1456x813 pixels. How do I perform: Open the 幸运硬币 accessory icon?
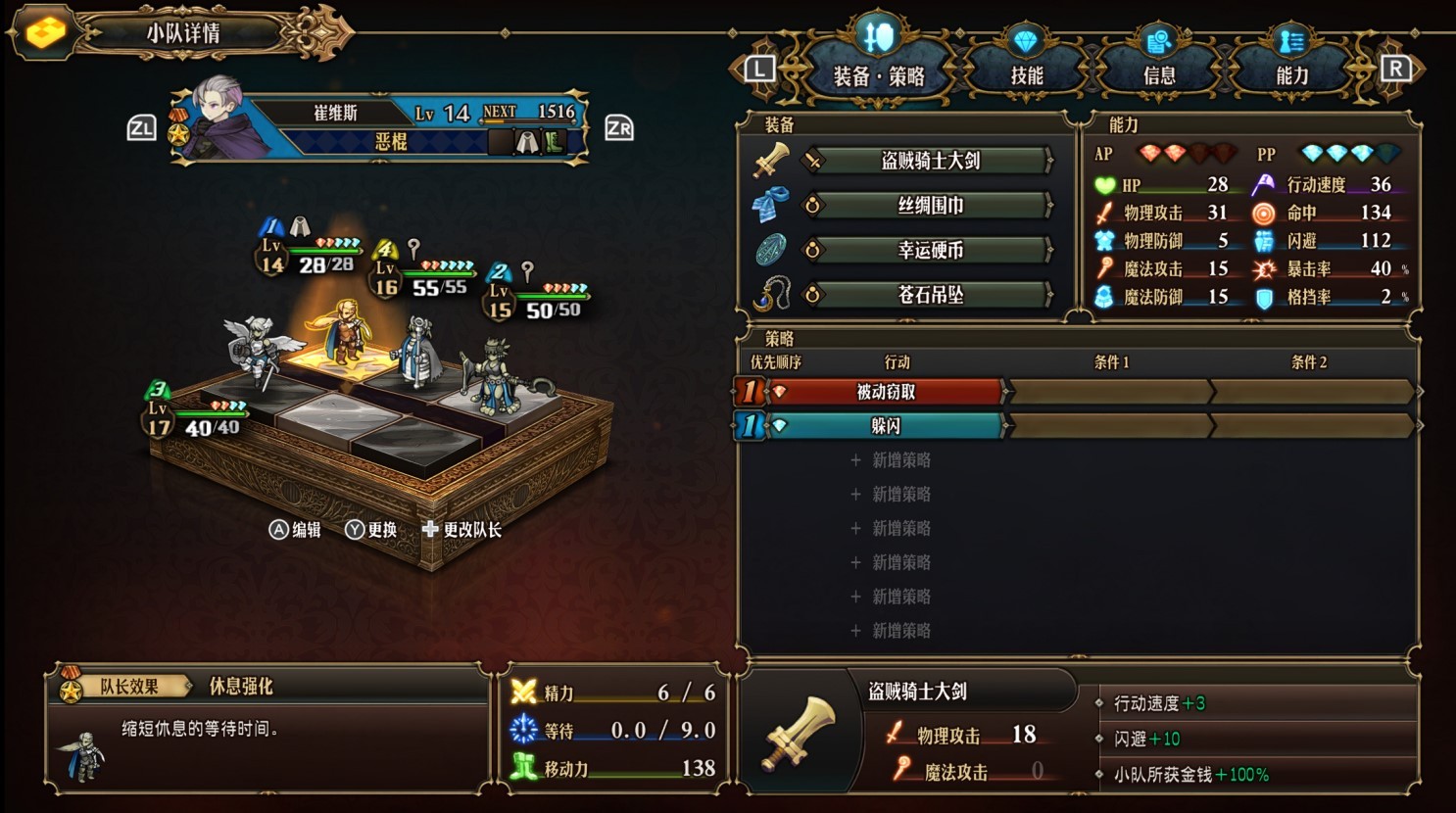pos(773,249)
